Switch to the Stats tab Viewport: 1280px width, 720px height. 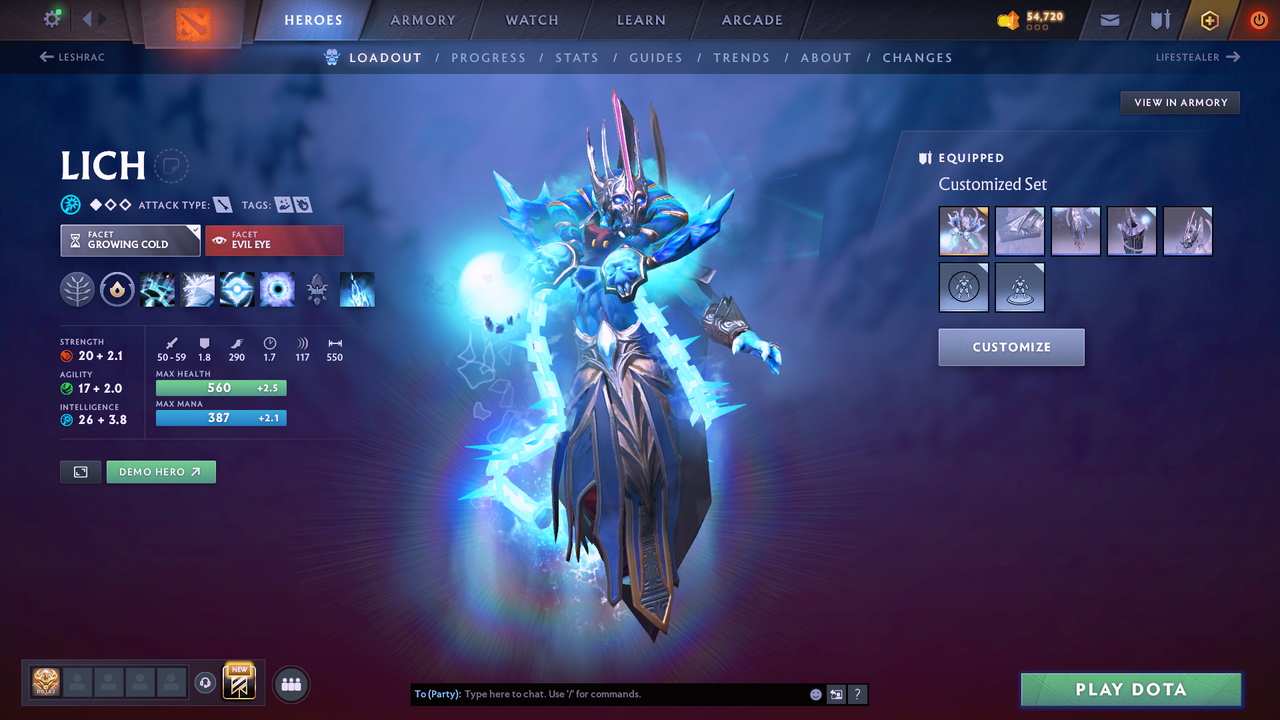[577, 57]
